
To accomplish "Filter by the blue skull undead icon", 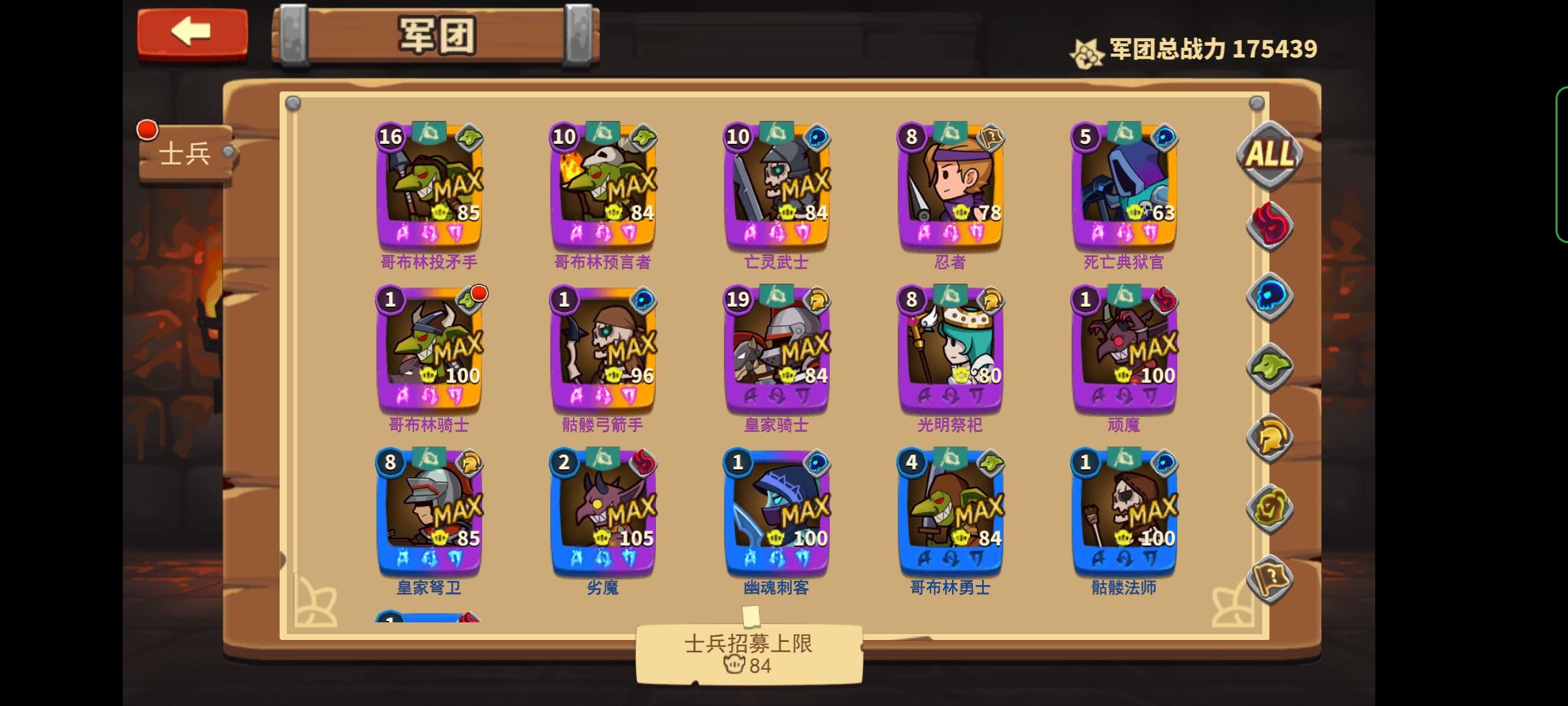I will 1269,298.
